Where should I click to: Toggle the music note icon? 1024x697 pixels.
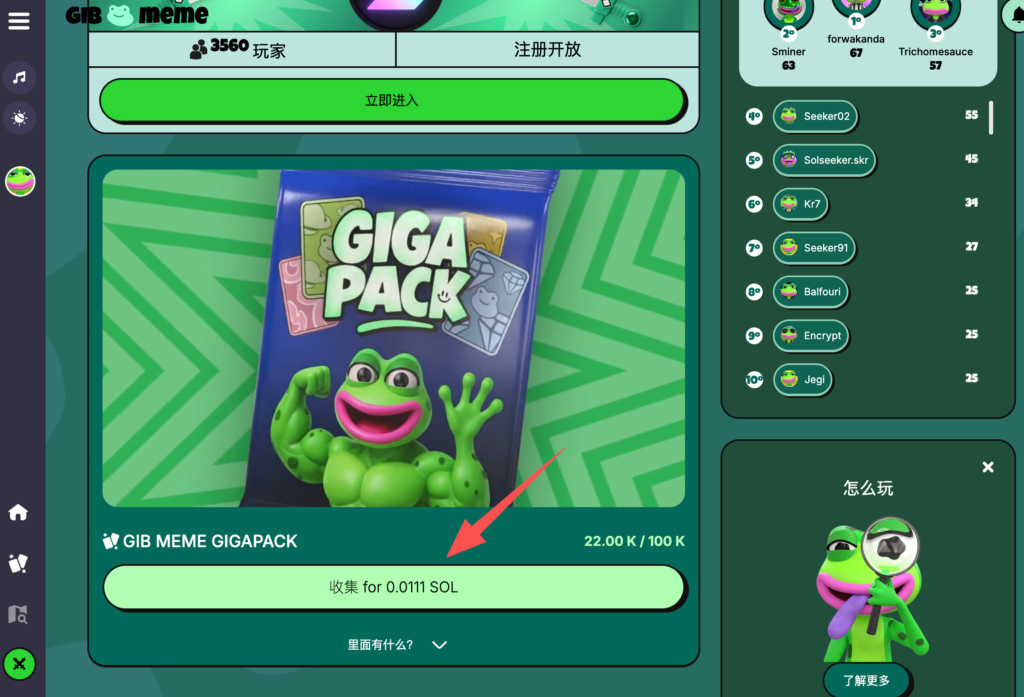click(x=19, y=77)
